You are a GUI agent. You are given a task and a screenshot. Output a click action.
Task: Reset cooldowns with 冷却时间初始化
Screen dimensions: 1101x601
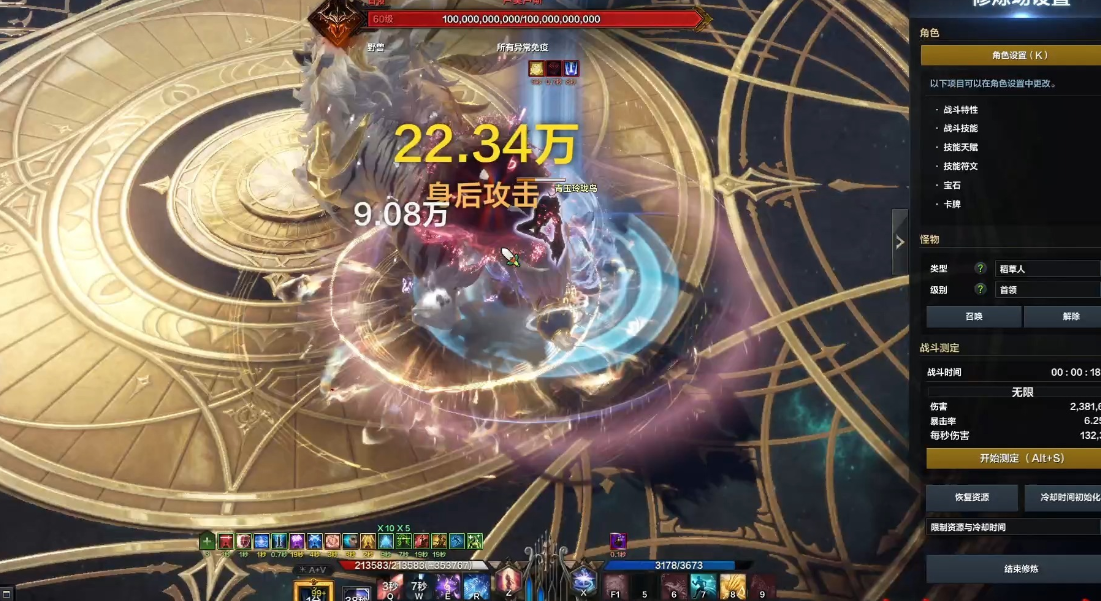(1064, 497)
